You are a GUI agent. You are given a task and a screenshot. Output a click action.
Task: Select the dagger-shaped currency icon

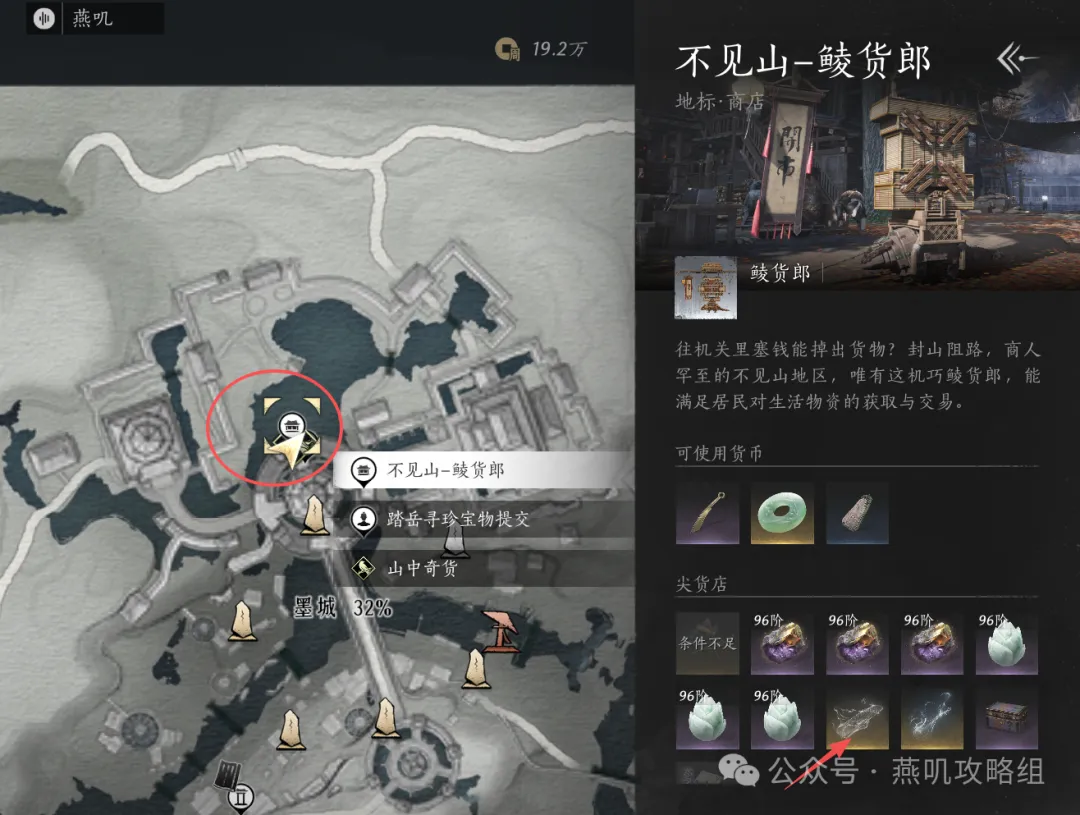[x=707, y=513]
